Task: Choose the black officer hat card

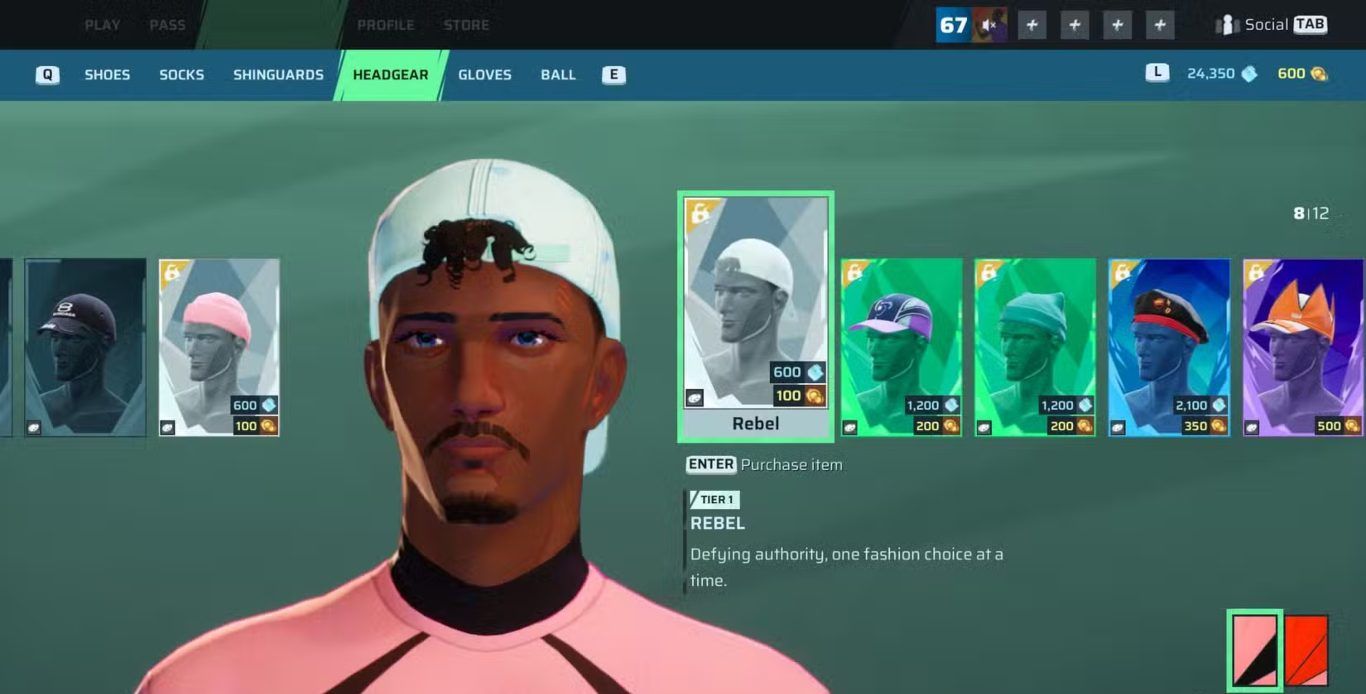Action: tap(1169, 347)
